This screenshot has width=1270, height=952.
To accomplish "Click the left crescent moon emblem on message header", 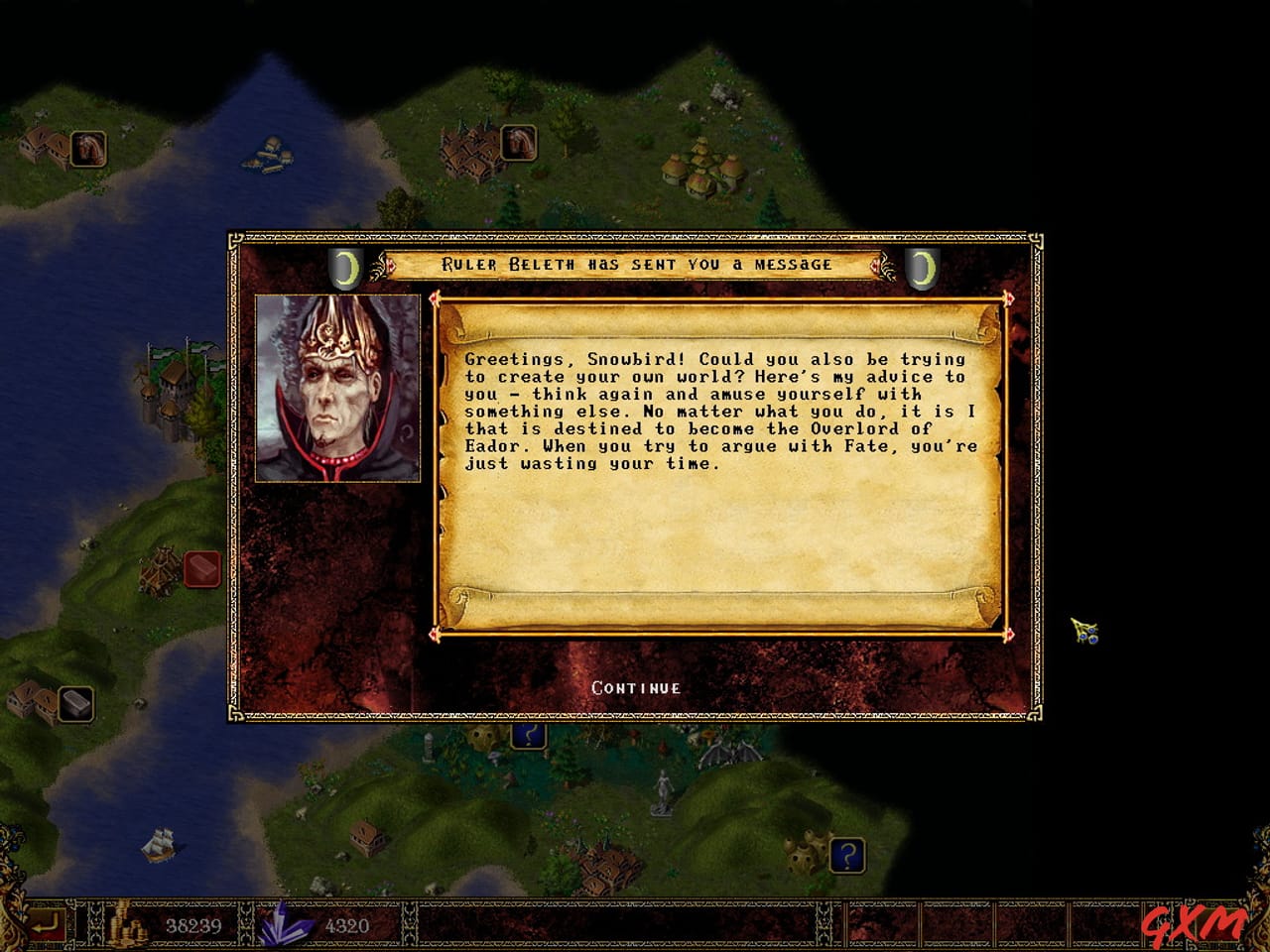I will (x=344, y=267).
